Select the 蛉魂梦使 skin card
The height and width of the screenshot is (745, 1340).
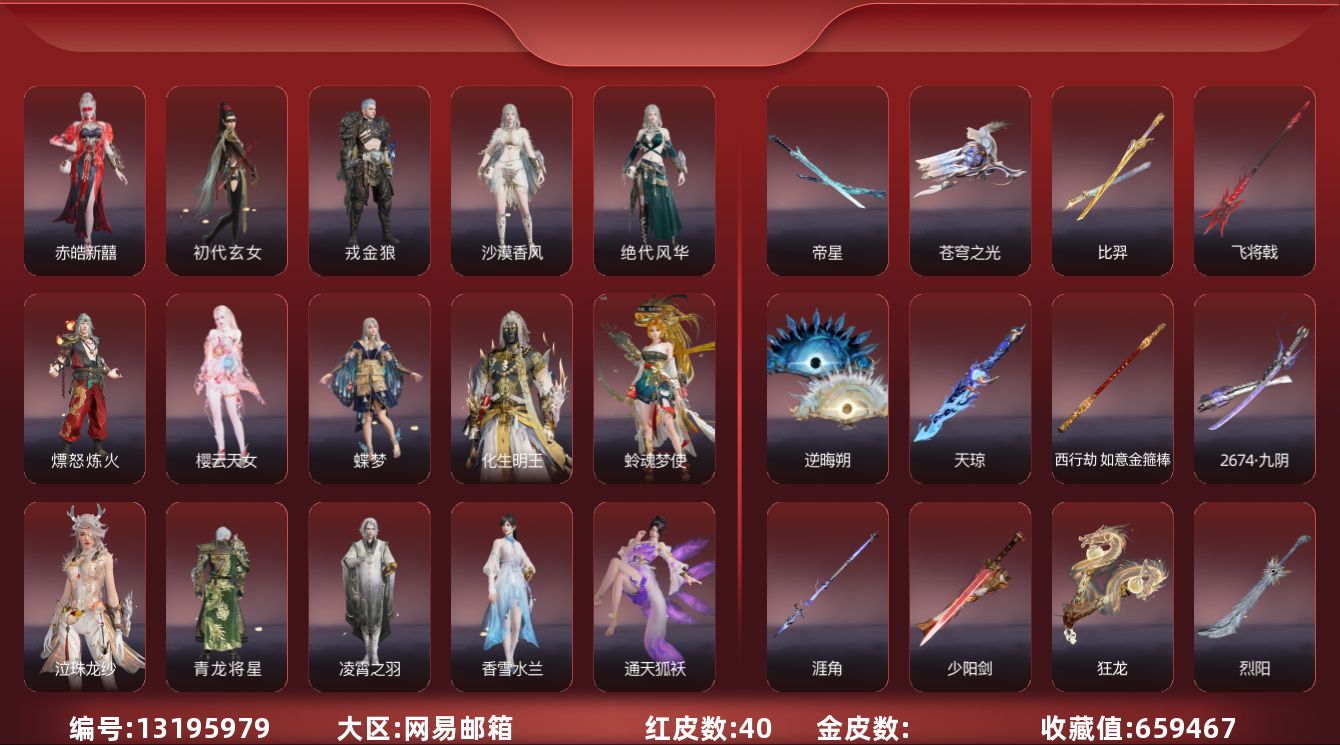point(654,388)
